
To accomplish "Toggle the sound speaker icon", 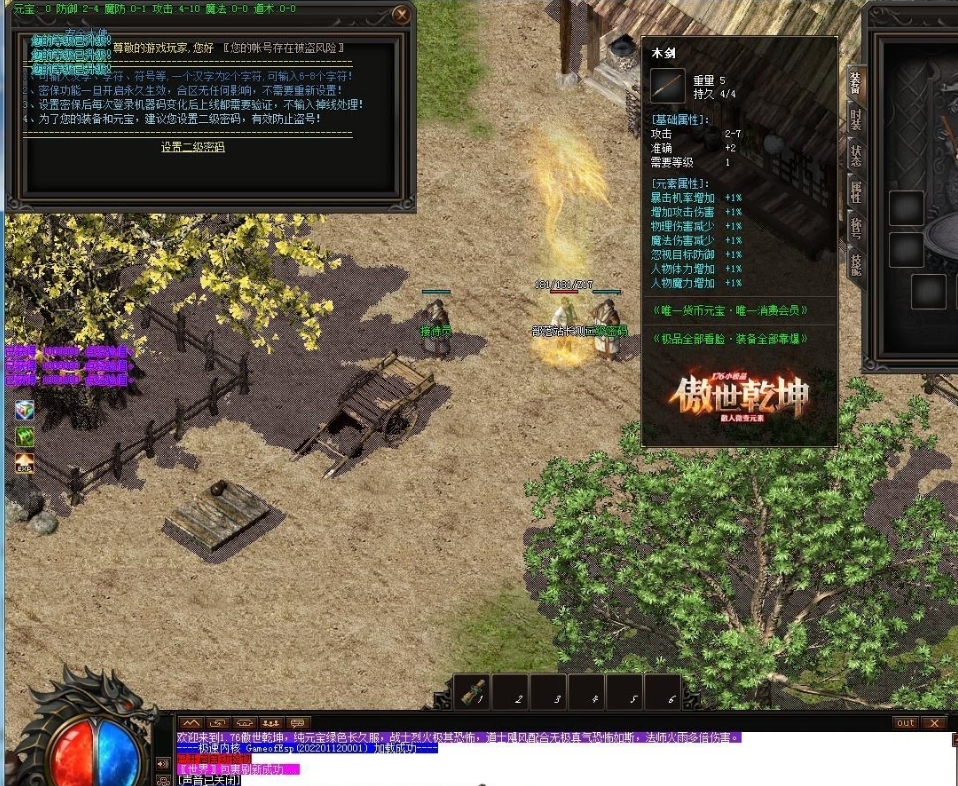I will [x=163, y=764].
